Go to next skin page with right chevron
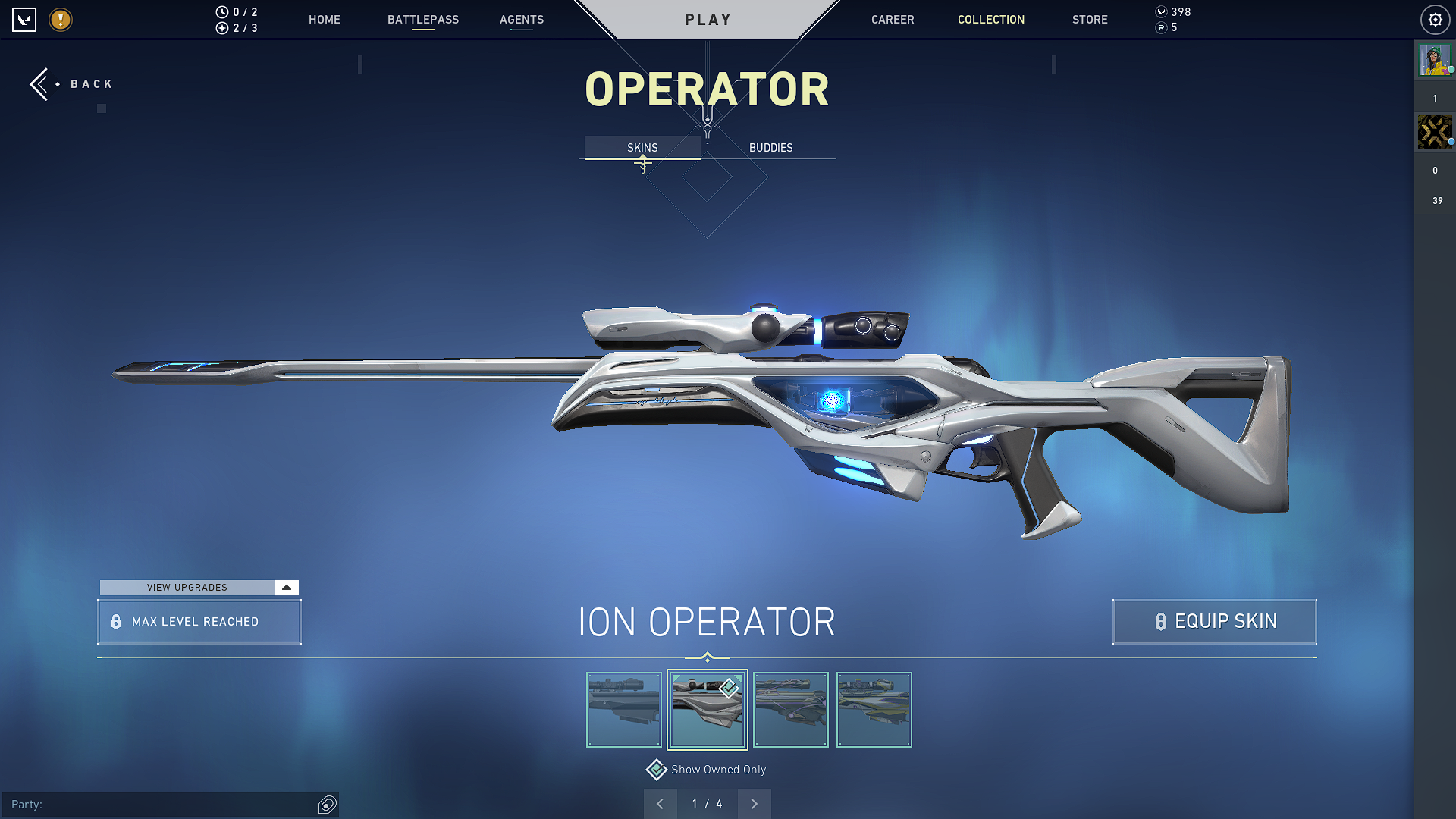Screen dimensions: 1456x819 click(754, 803)
